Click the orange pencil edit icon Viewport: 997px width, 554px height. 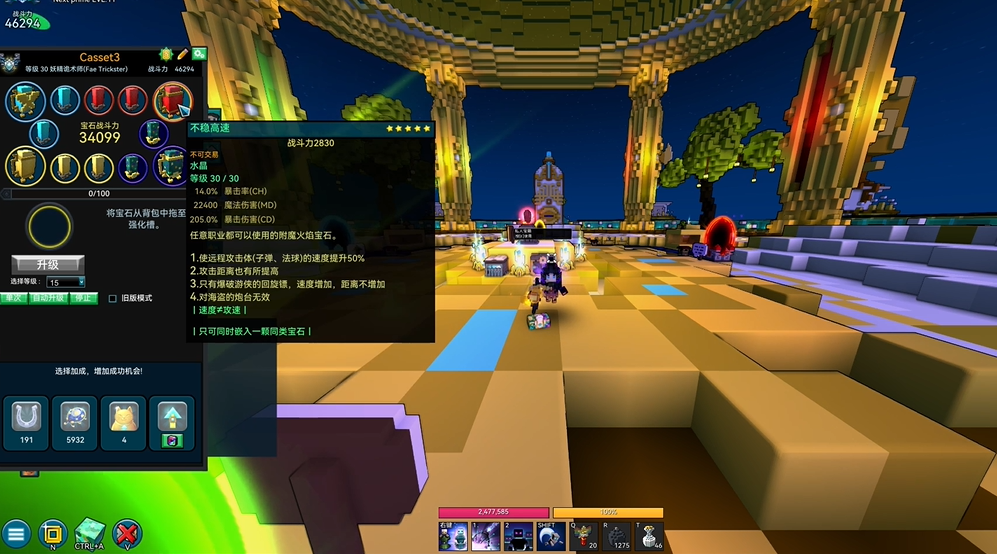click(183, 54)
